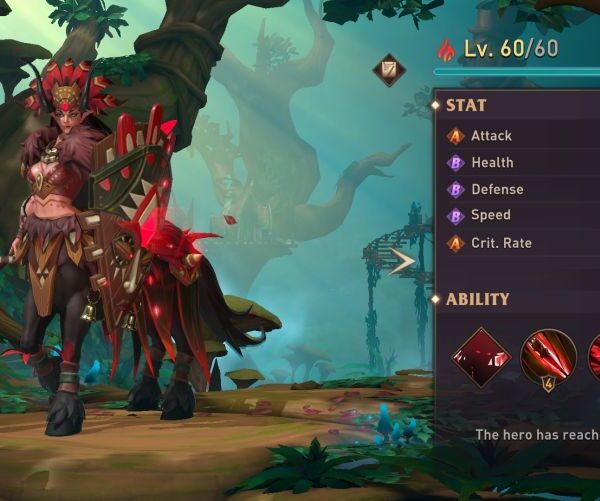Select the Defense stat row
This screenshot has height=501, width=600.
(496, 189)
